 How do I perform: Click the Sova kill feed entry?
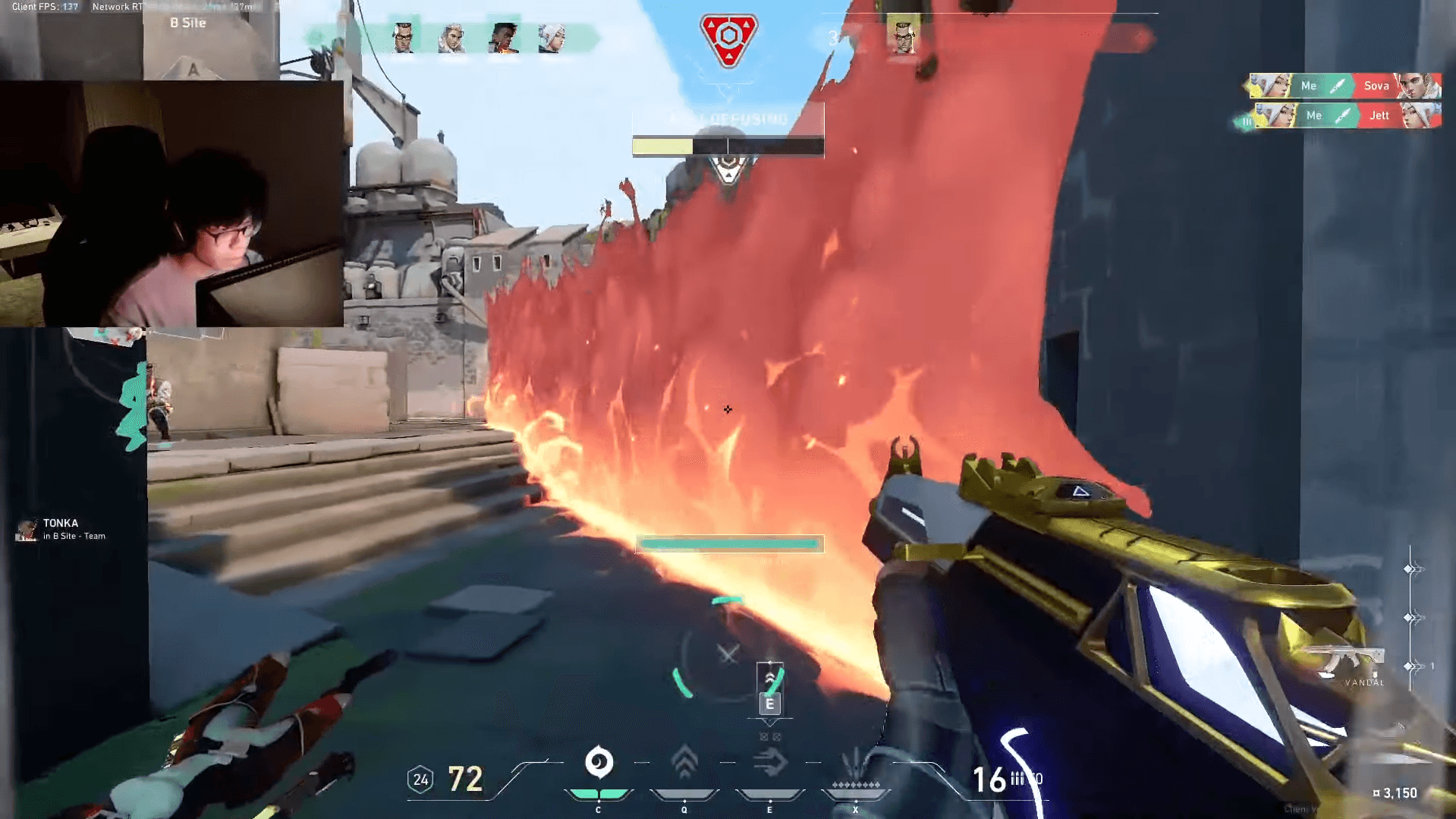1344,86
